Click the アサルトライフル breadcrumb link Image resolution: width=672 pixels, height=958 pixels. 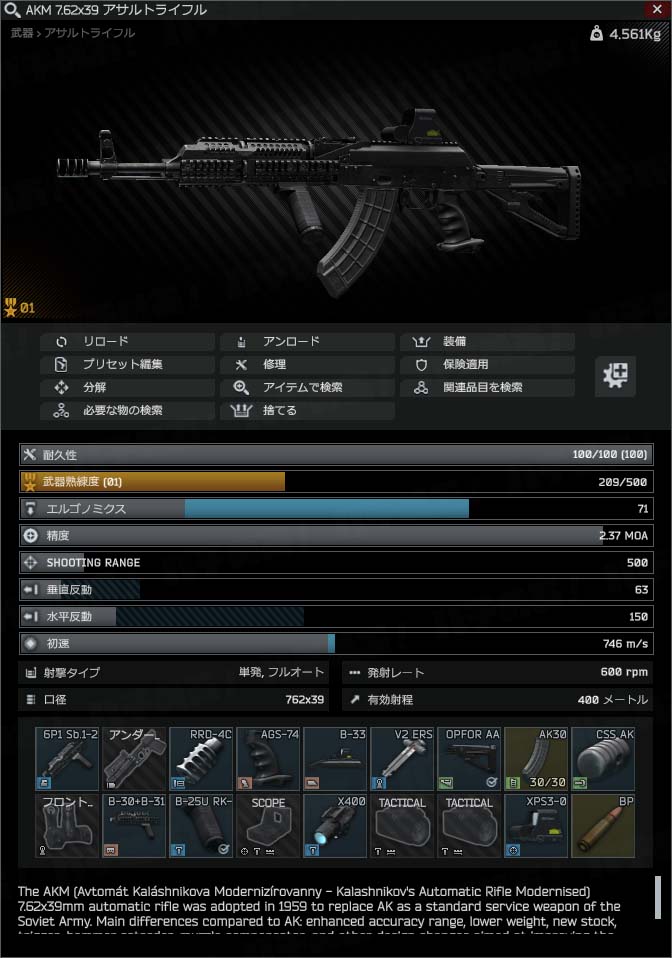[x=90, y=33]
